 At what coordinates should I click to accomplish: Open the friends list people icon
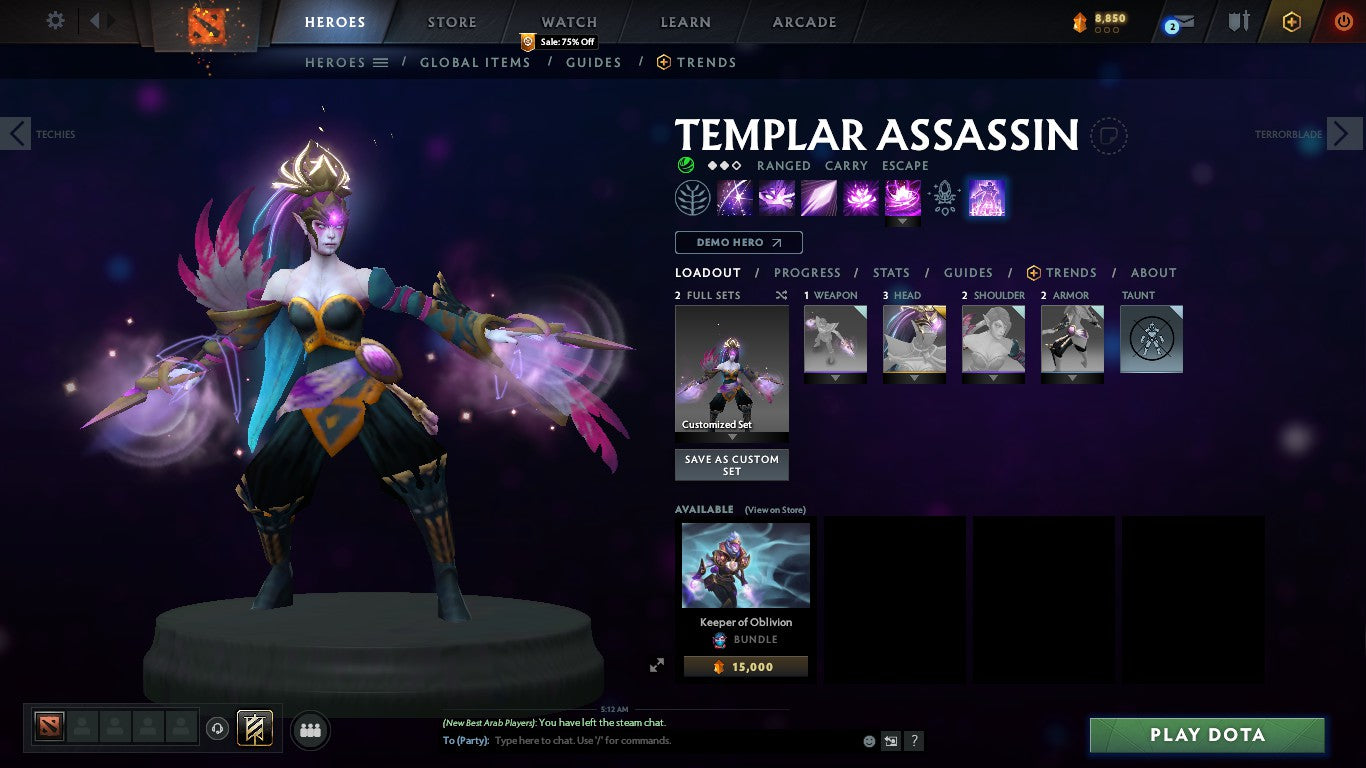[310, 730]
